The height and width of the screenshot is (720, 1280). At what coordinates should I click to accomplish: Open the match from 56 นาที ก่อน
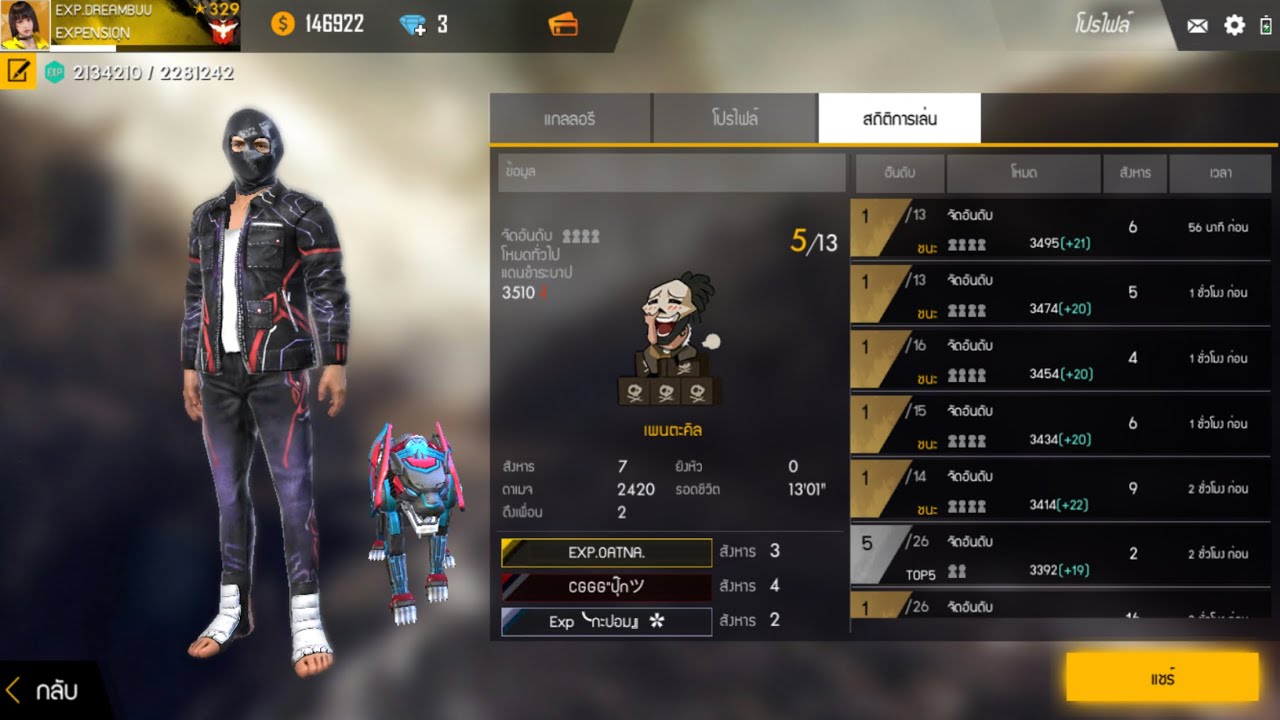[x=1060, y=228]
